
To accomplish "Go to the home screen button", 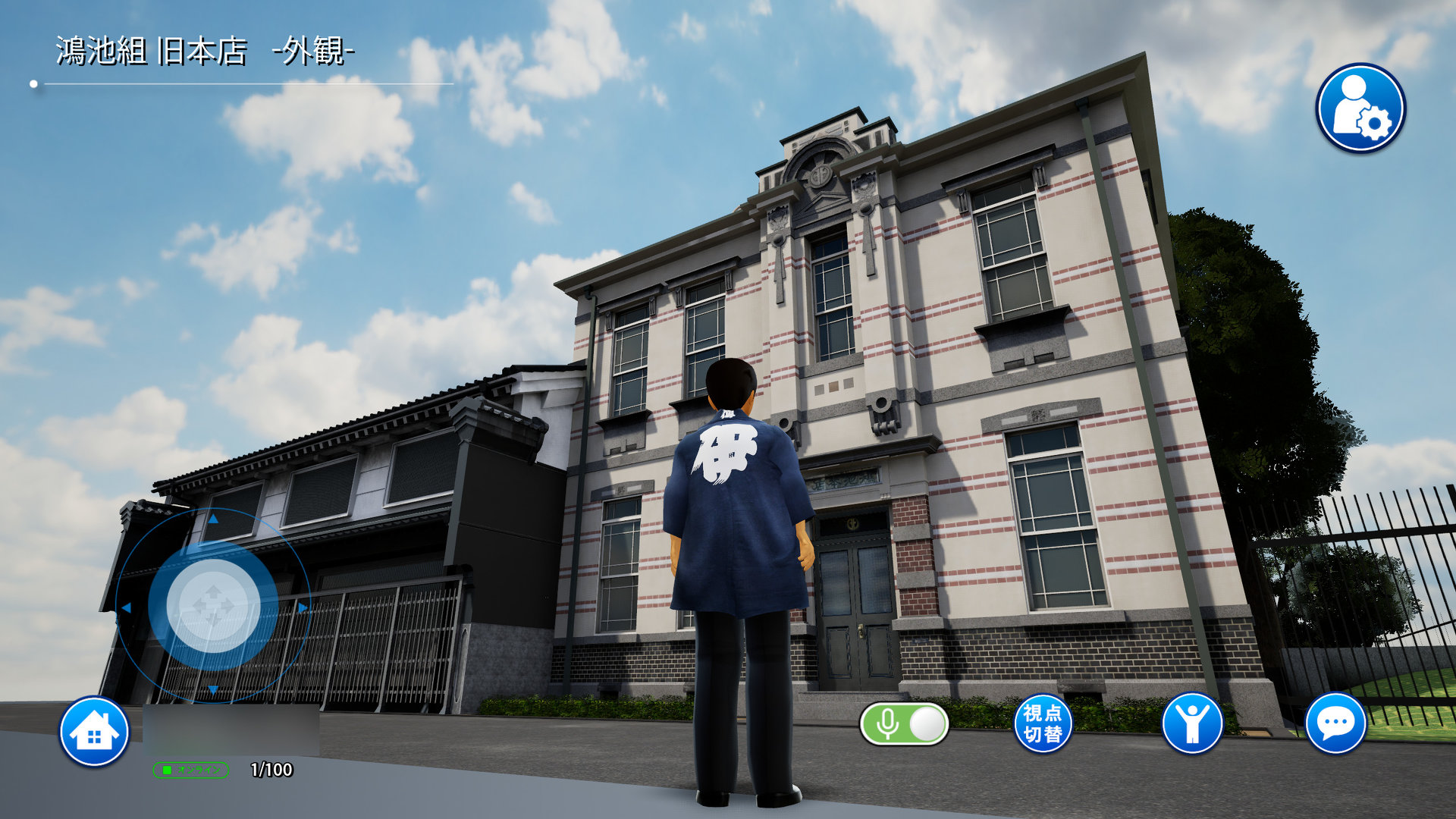I will point(94,732).
